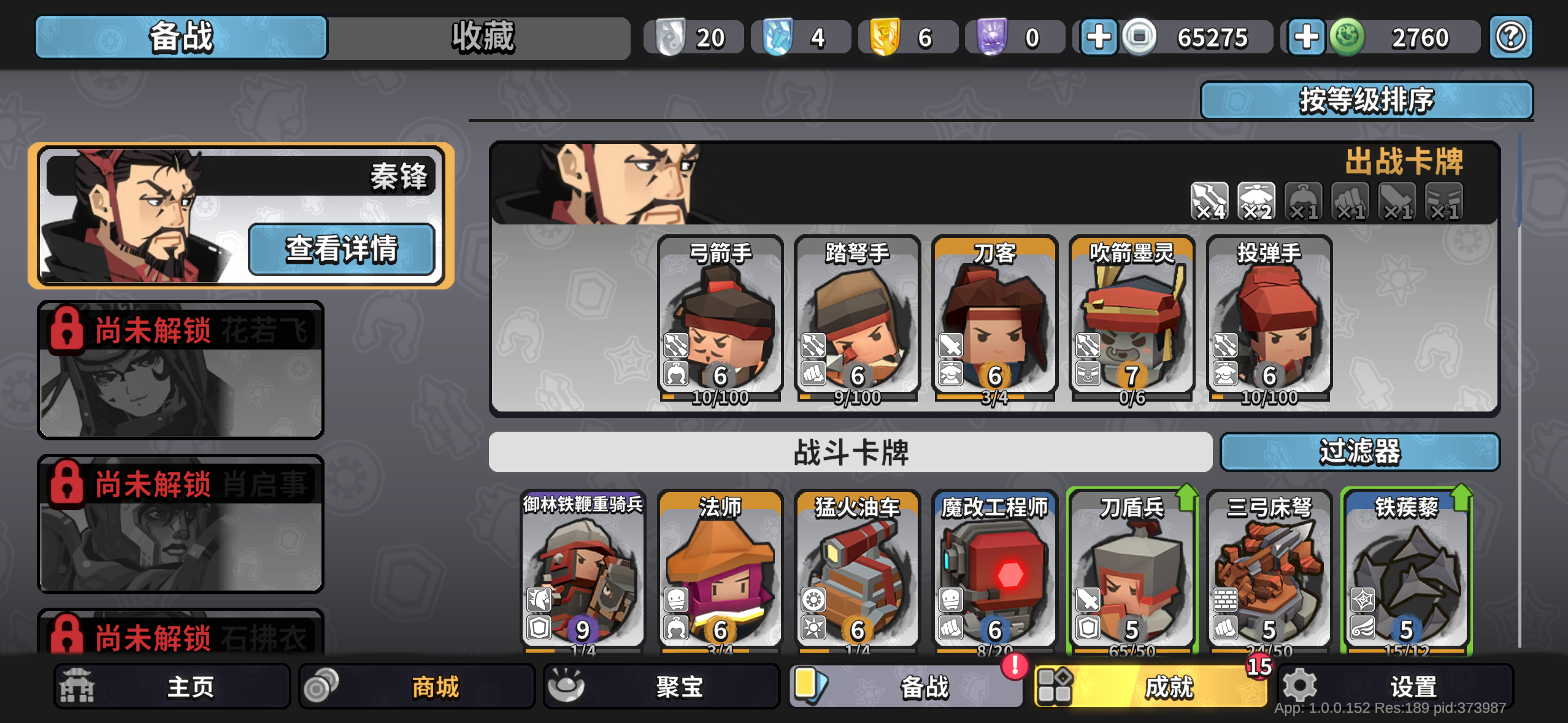Click the 查看详情 button for 秦锋
Screen dimensions: 1568x723
click(341, 249)
